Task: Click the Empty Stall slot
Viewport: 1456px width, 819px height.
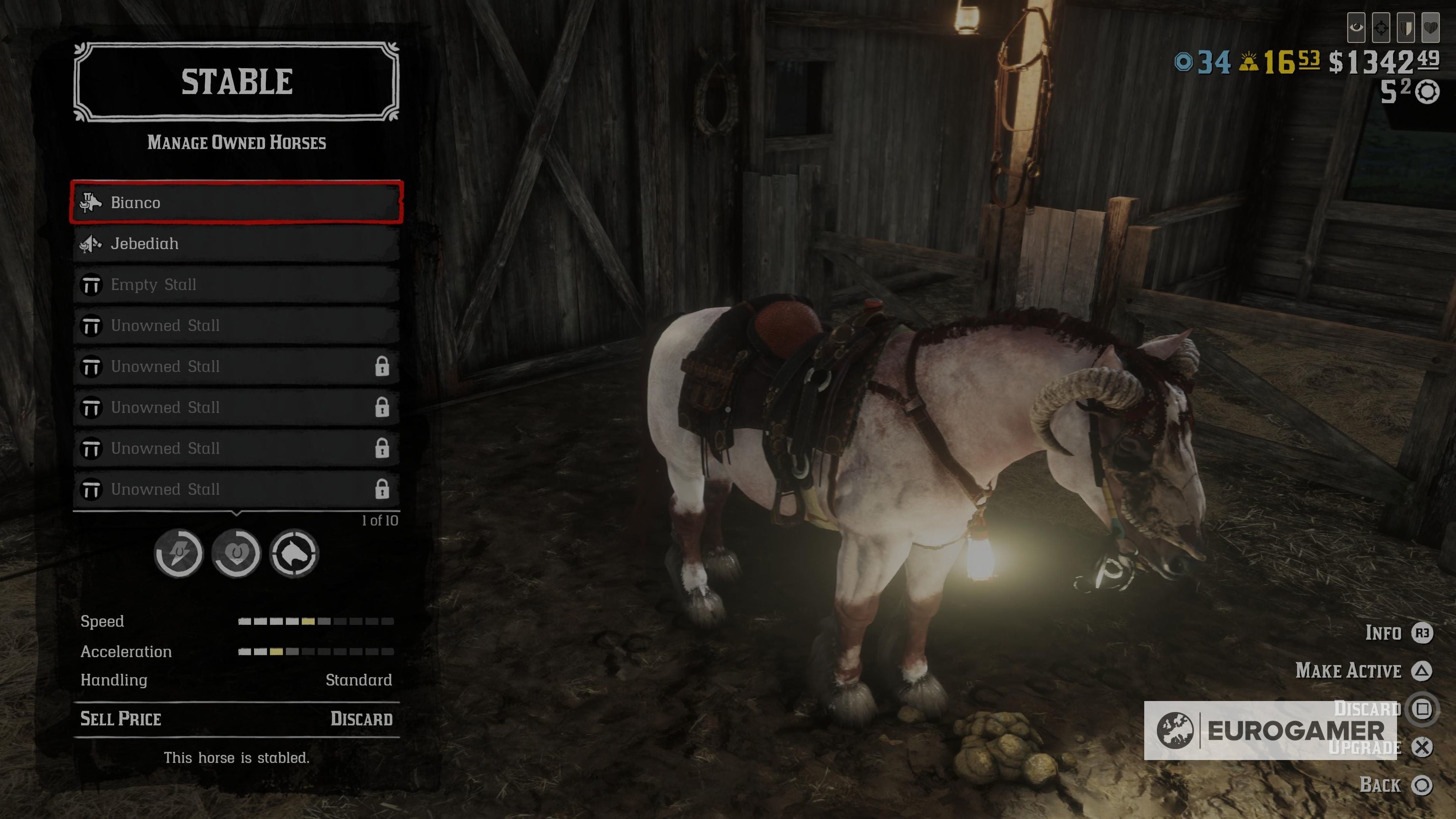Action: coord(237,284)
